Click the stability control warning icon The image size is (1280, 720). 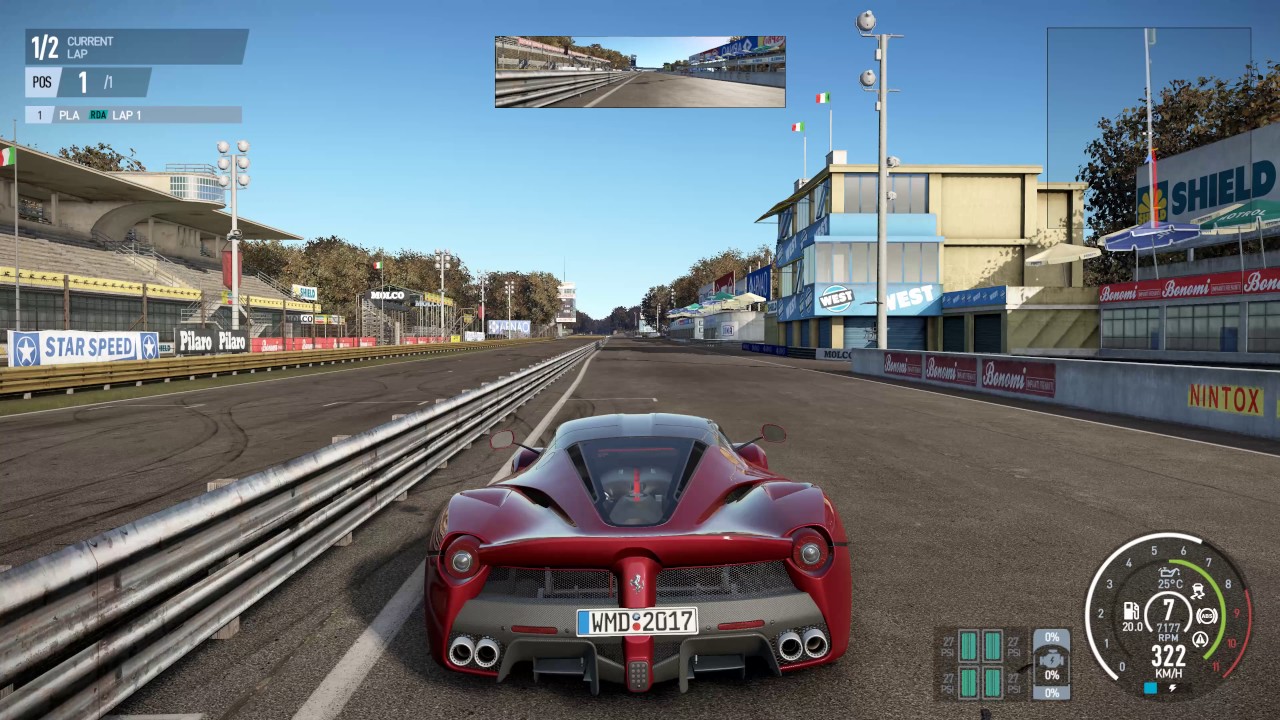(x=1200, y=638)
